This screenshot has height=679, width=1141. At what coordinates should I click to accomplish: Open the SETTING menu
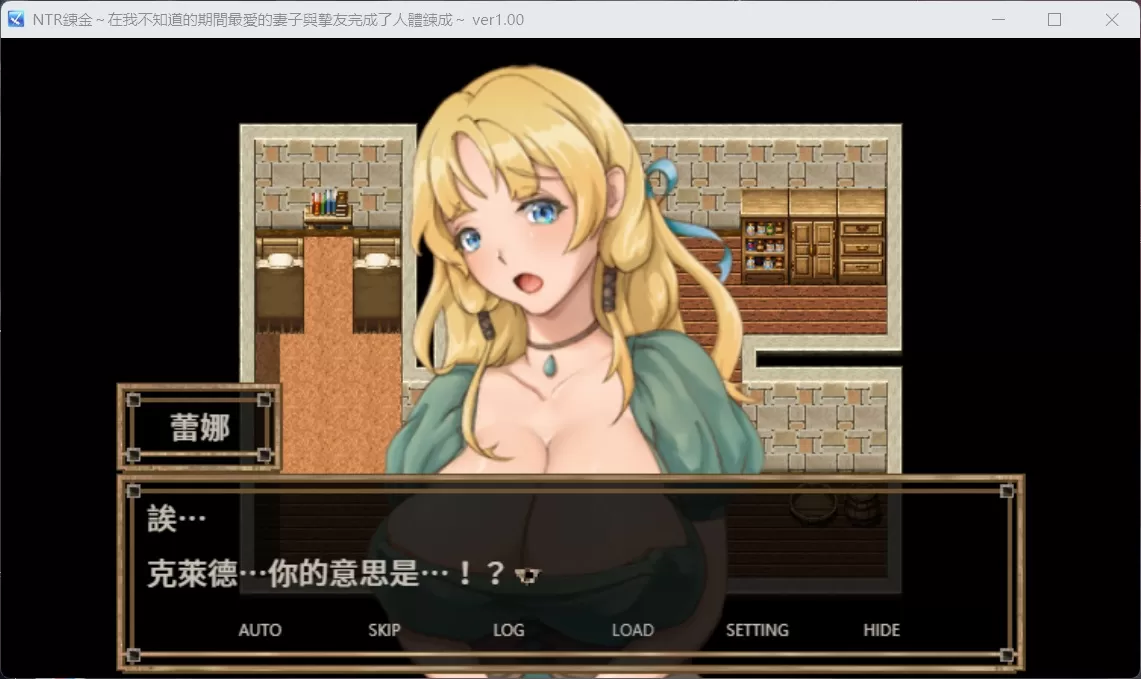[756, 630]
